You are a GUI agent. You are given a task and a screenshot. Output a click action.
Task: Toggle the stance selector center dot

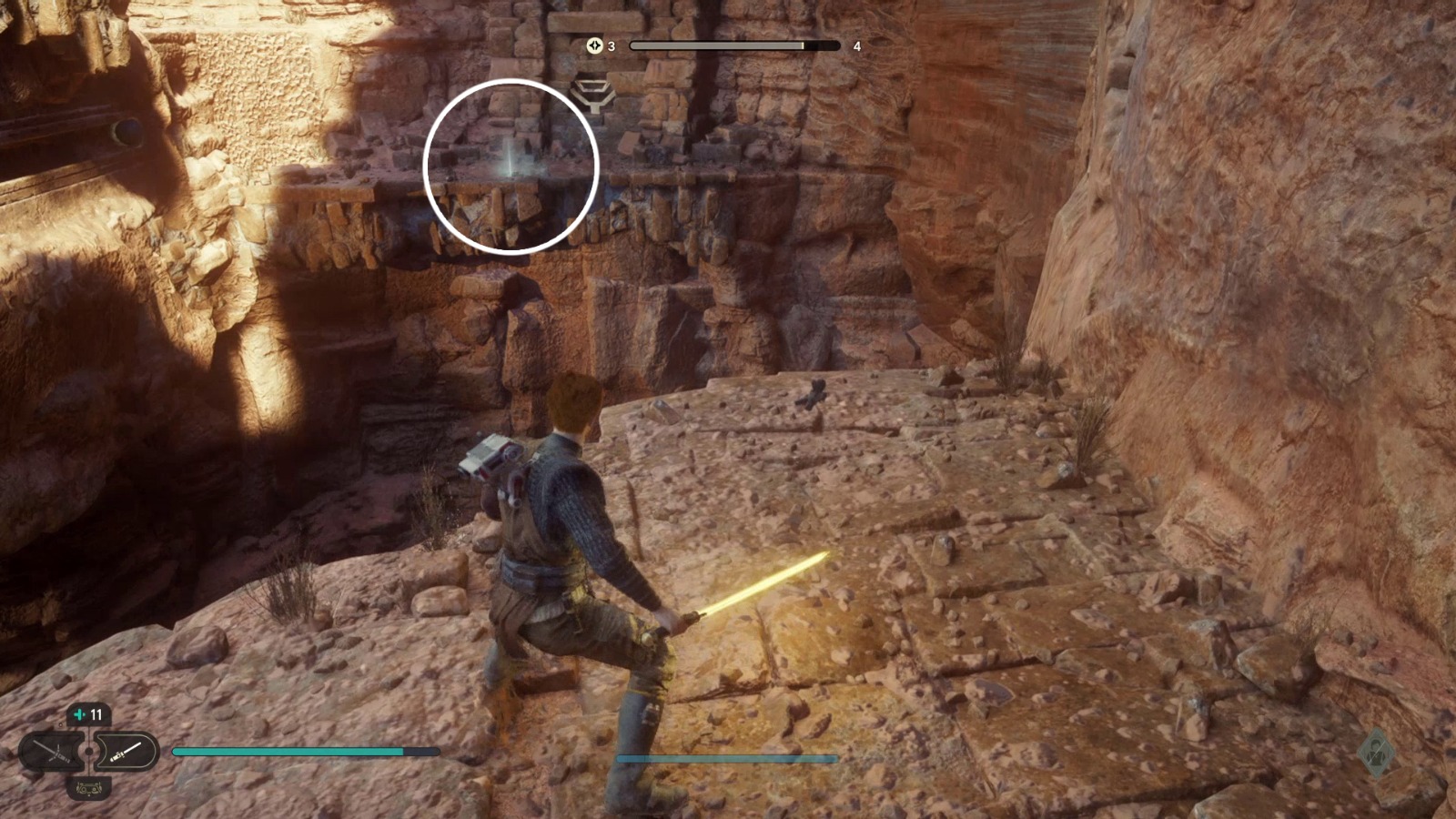[88, 751]
